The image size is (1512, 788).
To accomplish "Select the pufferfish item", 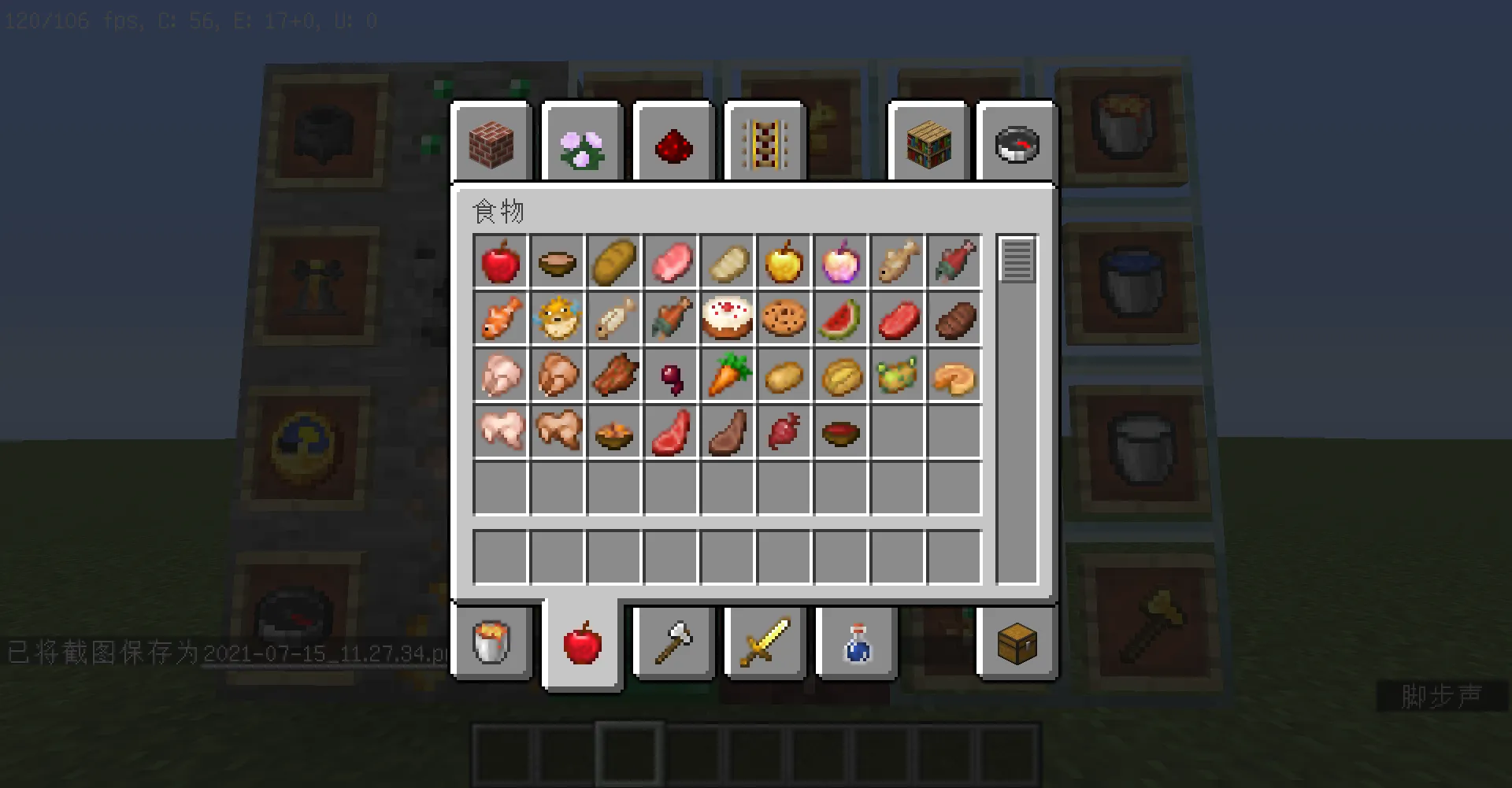I will [558, 319].
